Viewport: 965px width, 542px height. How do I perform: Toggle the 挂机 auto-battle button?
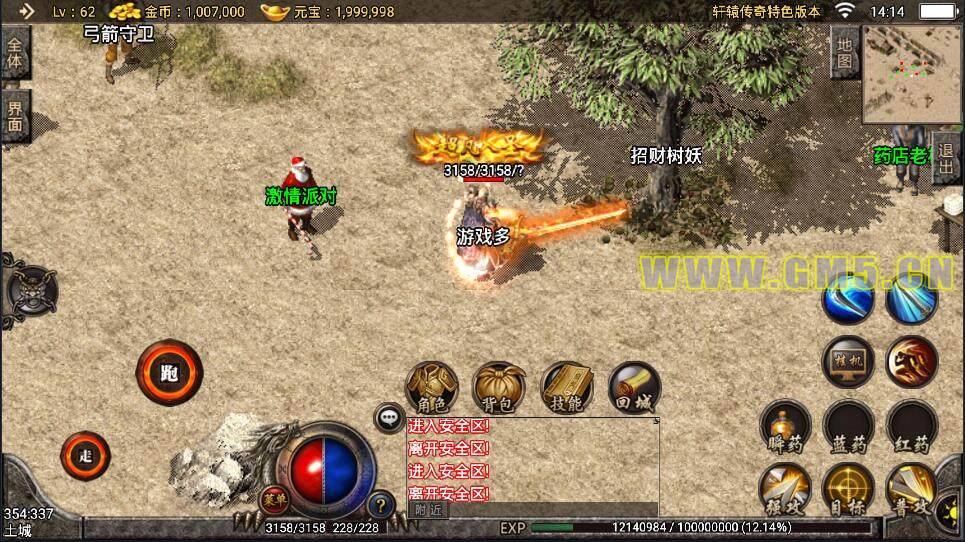[x=847, y=359]
